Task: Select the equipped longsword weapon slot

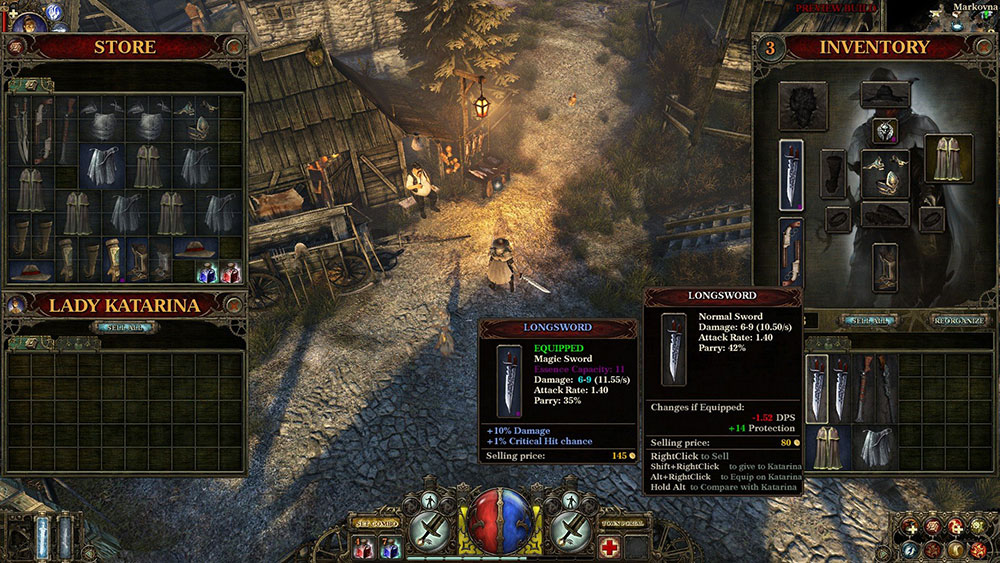Action: point(791,174)
